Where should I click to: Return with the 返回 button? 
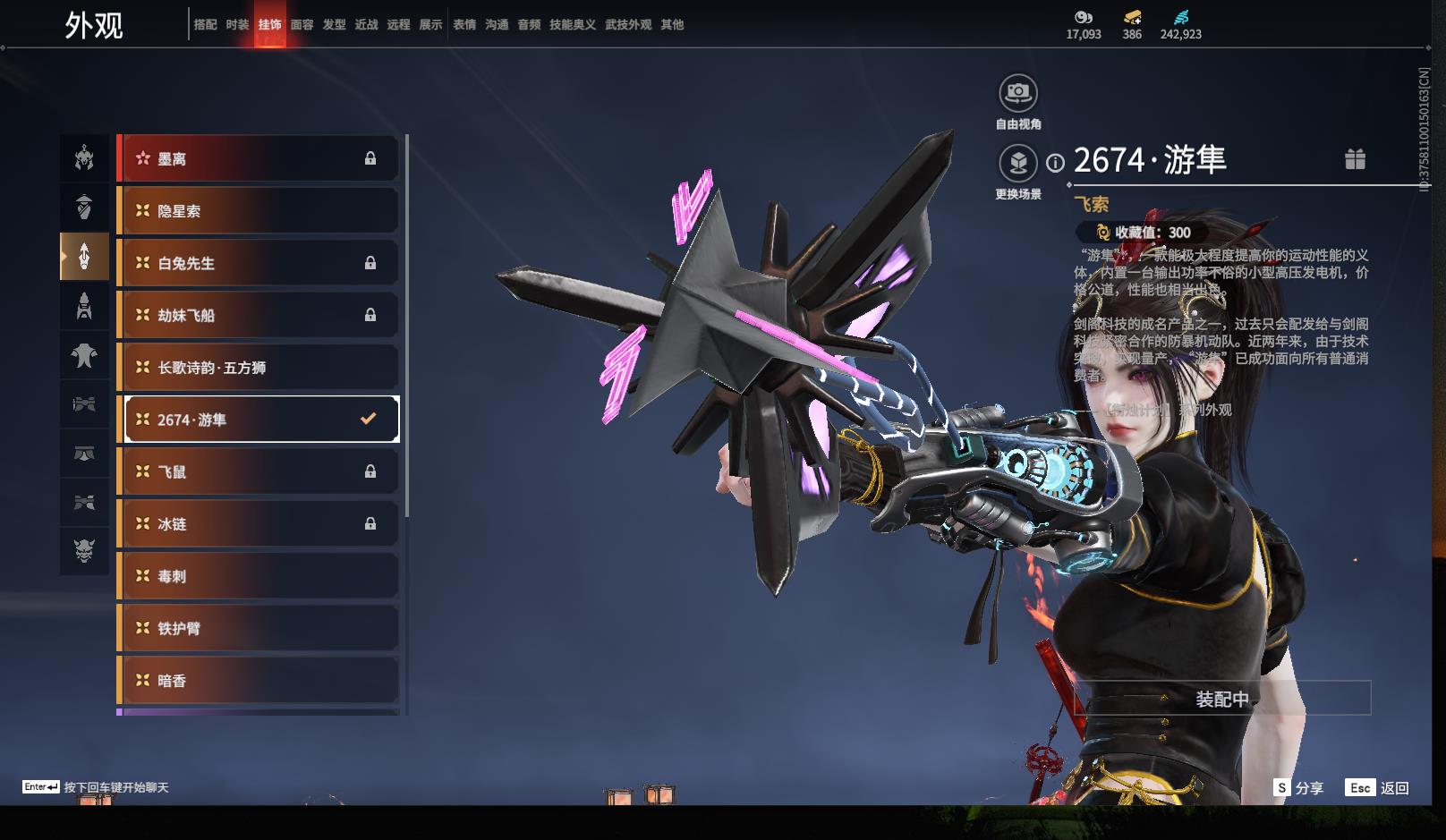coord(1378,788)
